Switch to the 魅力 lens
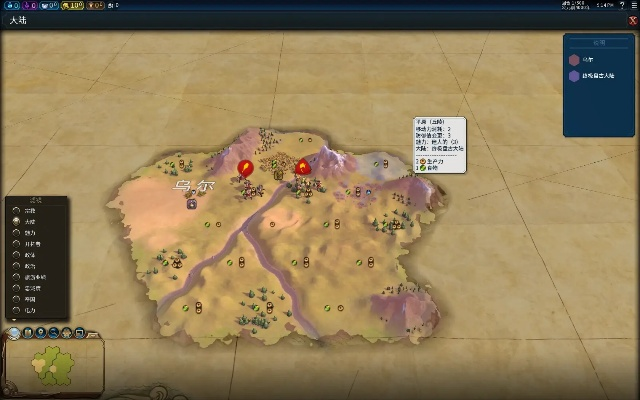The width and height of the screenshot is (640, 400). [16, 233]
